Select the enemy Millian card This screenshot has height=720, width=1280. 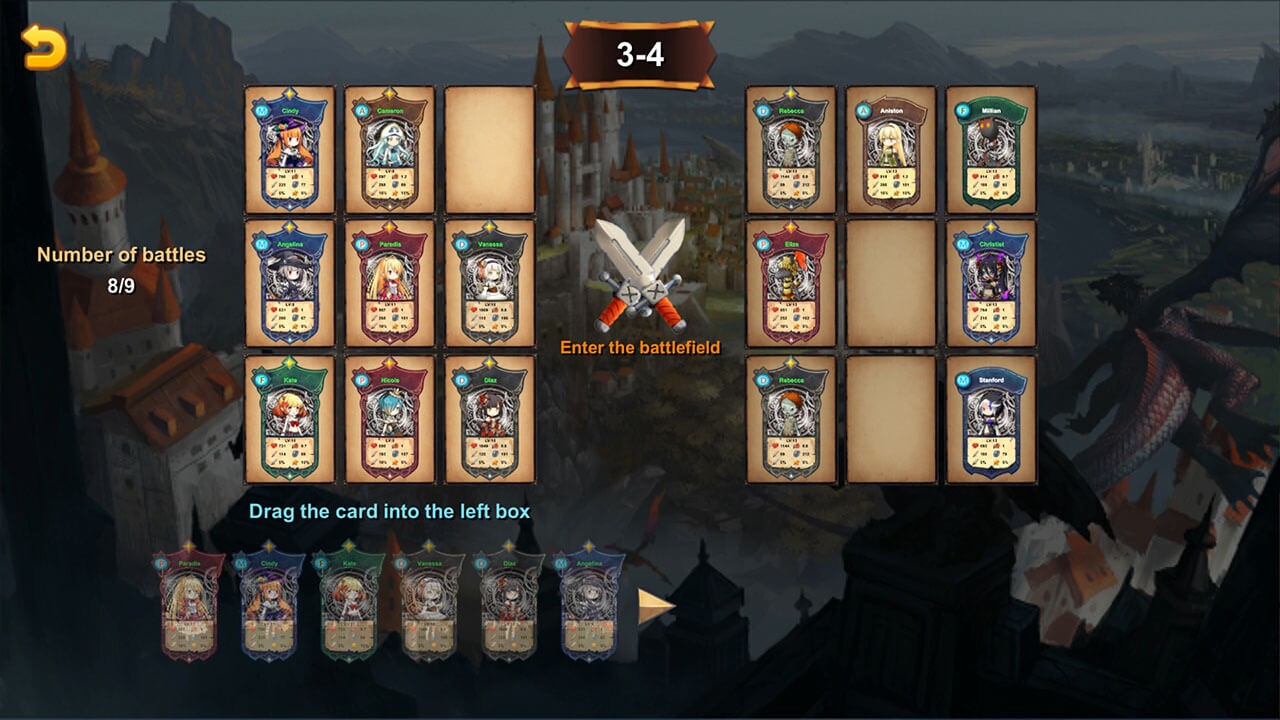[993, 150]
